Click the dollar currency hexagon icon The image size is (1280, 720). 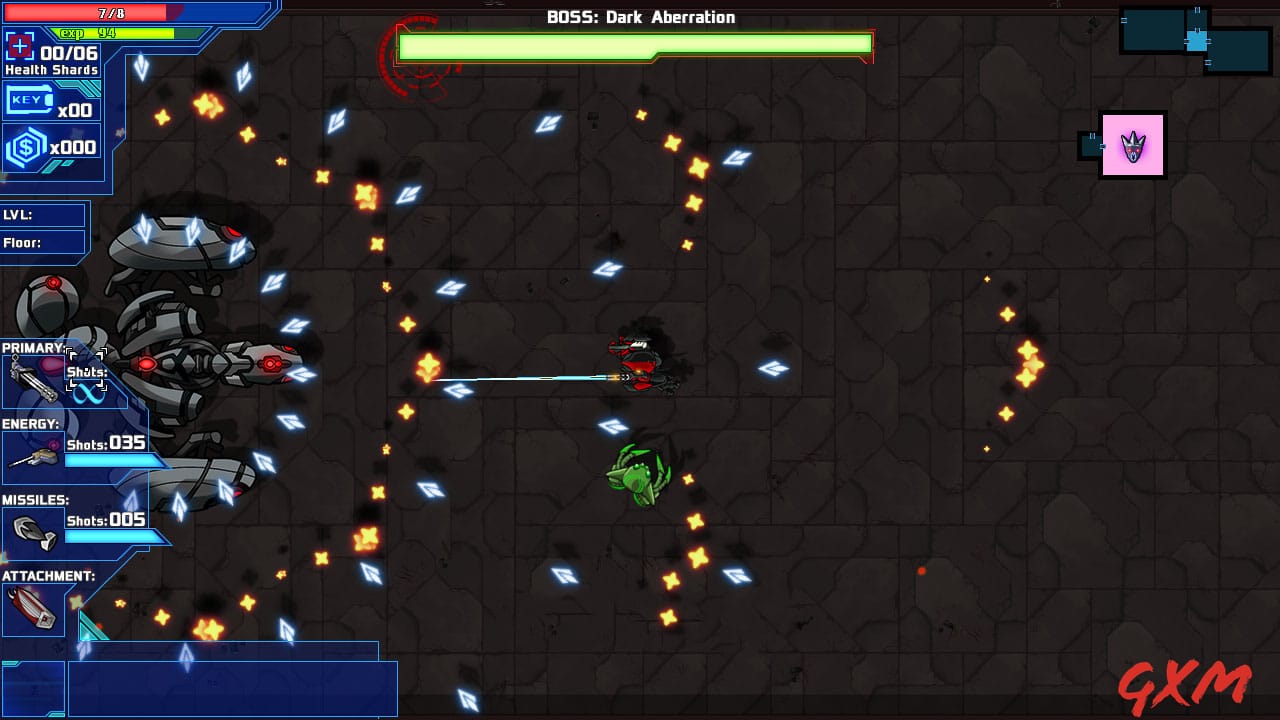click(27, 146)
